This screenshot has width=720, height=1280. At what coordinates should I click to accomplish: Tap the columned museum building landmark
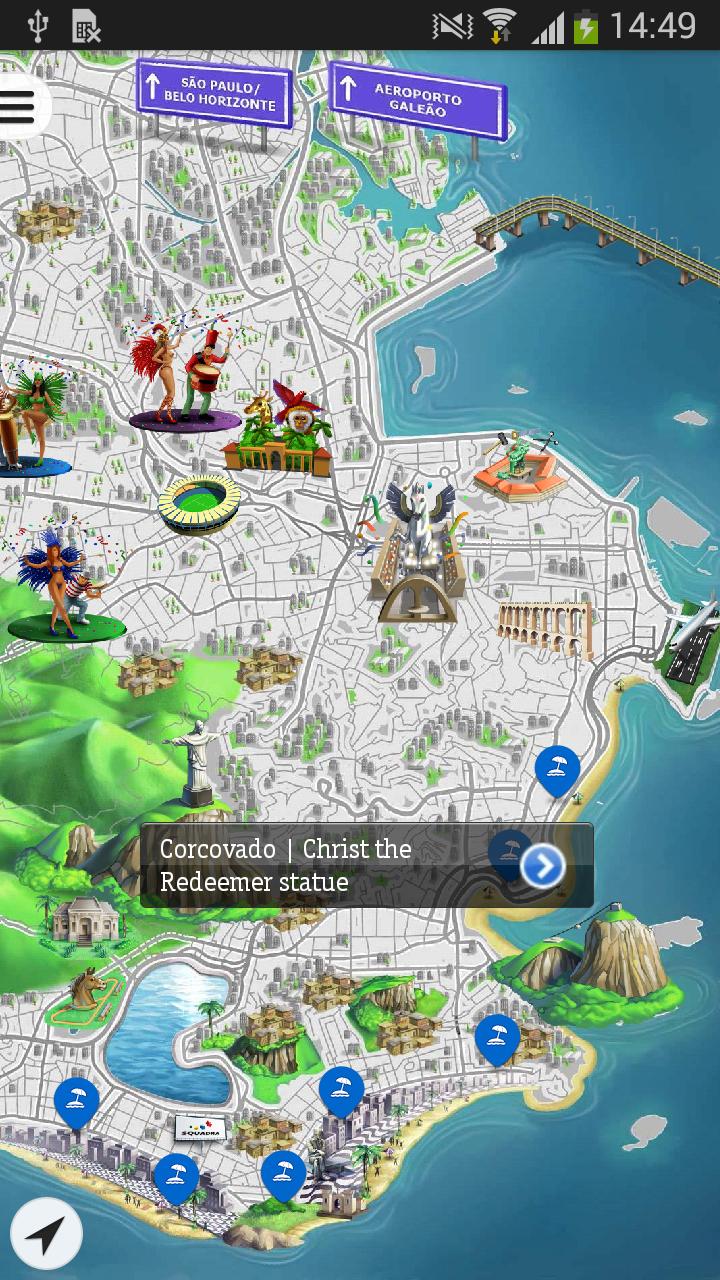click(85, 922)
